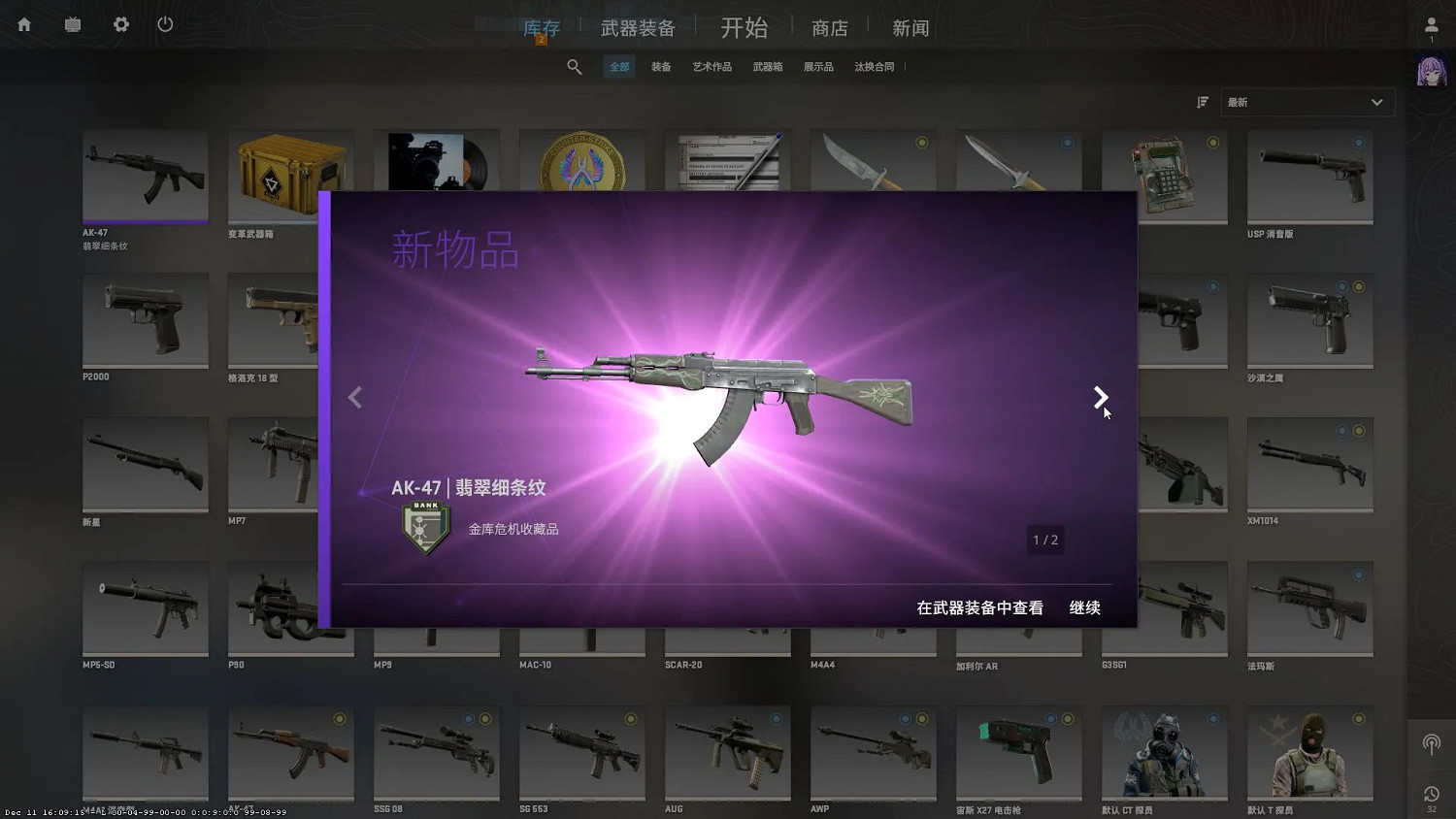
Task: Open the settings gear icon
Action: [120, 24]
